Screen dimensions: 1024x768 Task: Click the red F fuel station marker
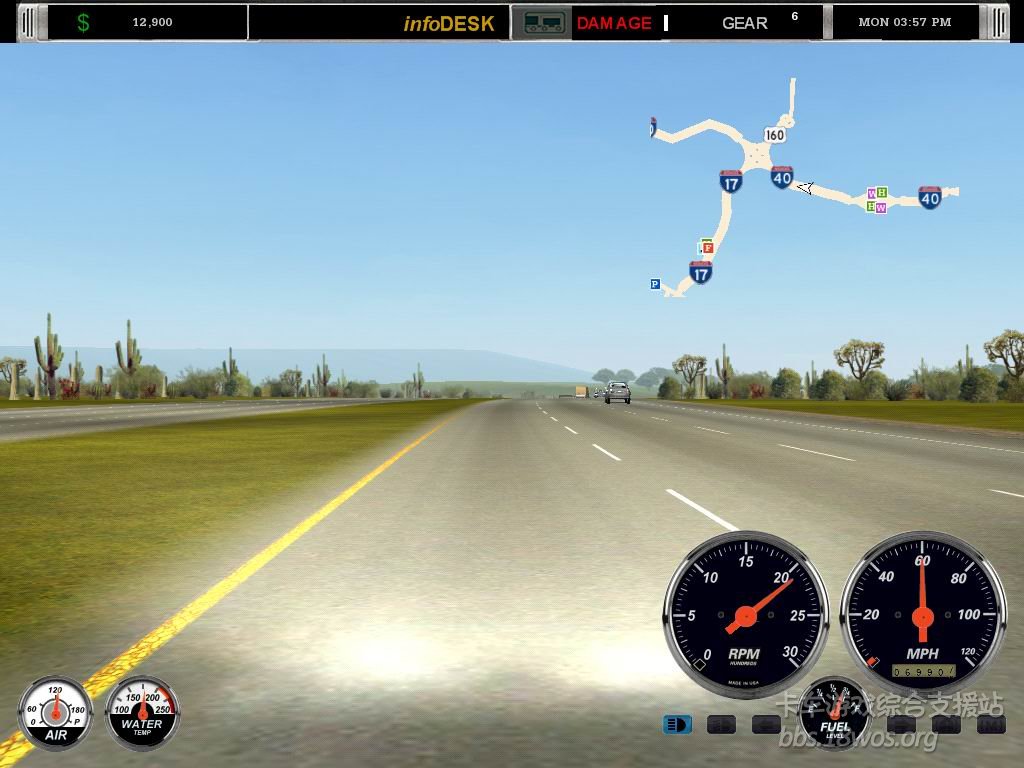point(708,247)
